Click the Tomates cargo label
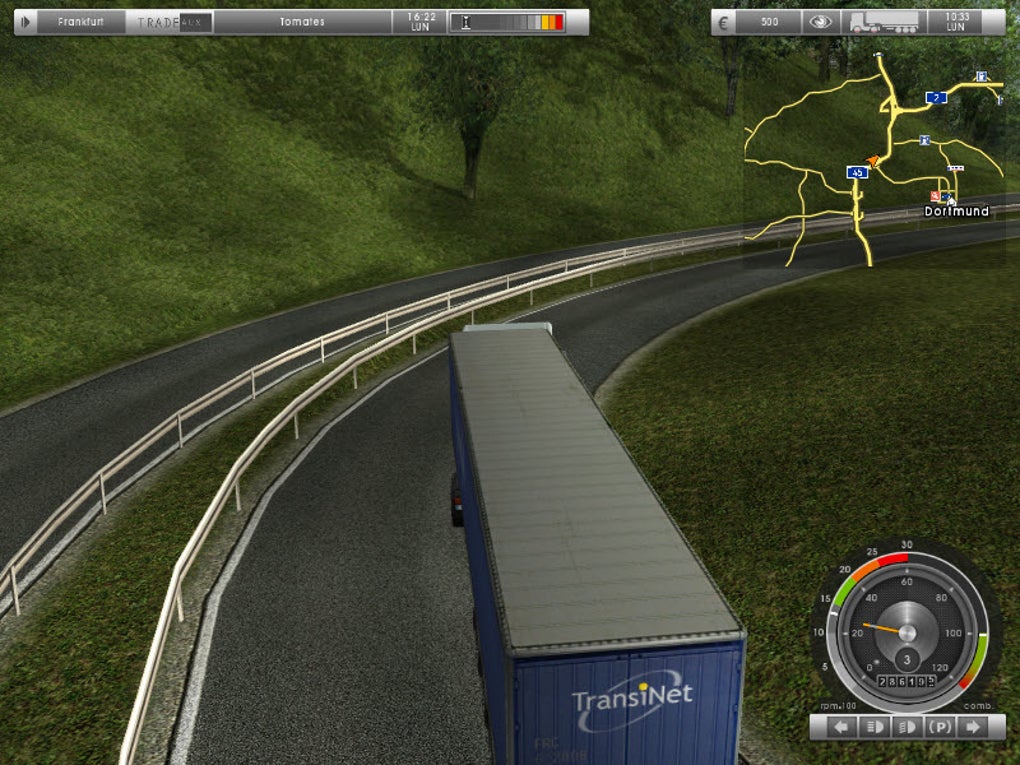The image size is (1020, 765). [301, 22]
